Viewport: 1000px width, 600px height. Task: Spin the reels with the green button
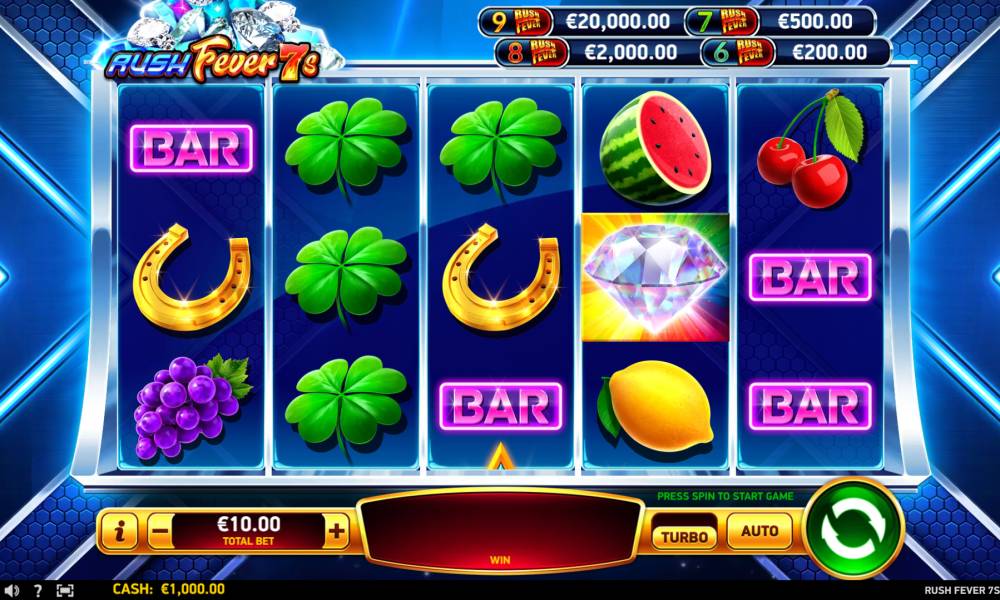[853, 528]
